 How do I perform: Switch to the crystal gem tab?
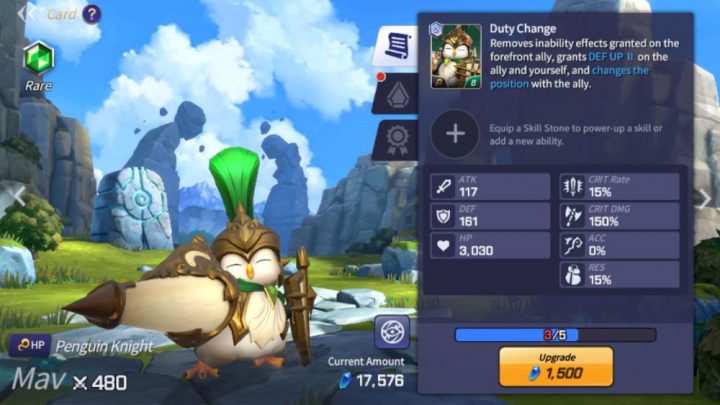(x=395, y=95)
